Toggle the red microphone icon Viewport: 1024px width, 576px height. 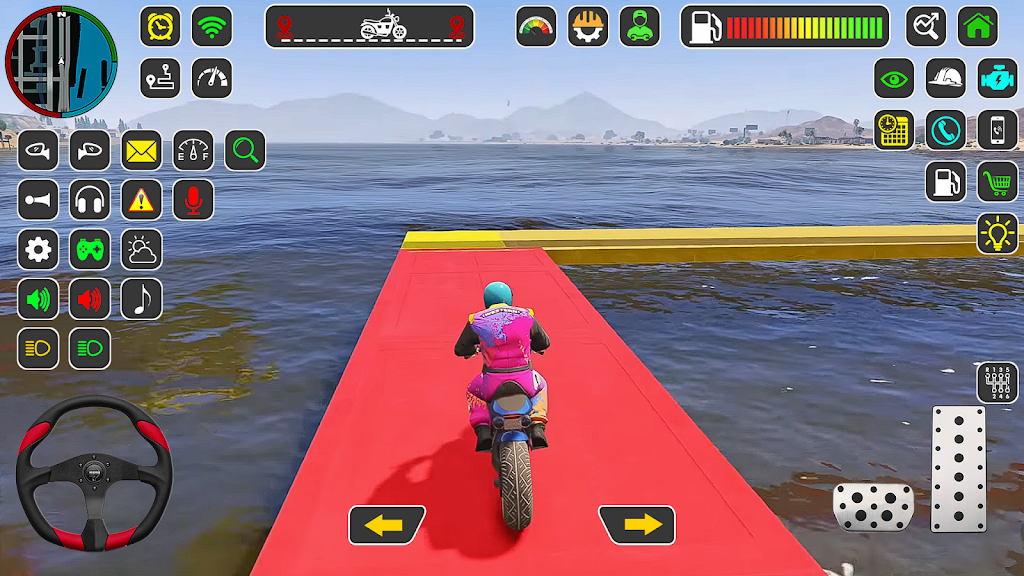point(193,200)
